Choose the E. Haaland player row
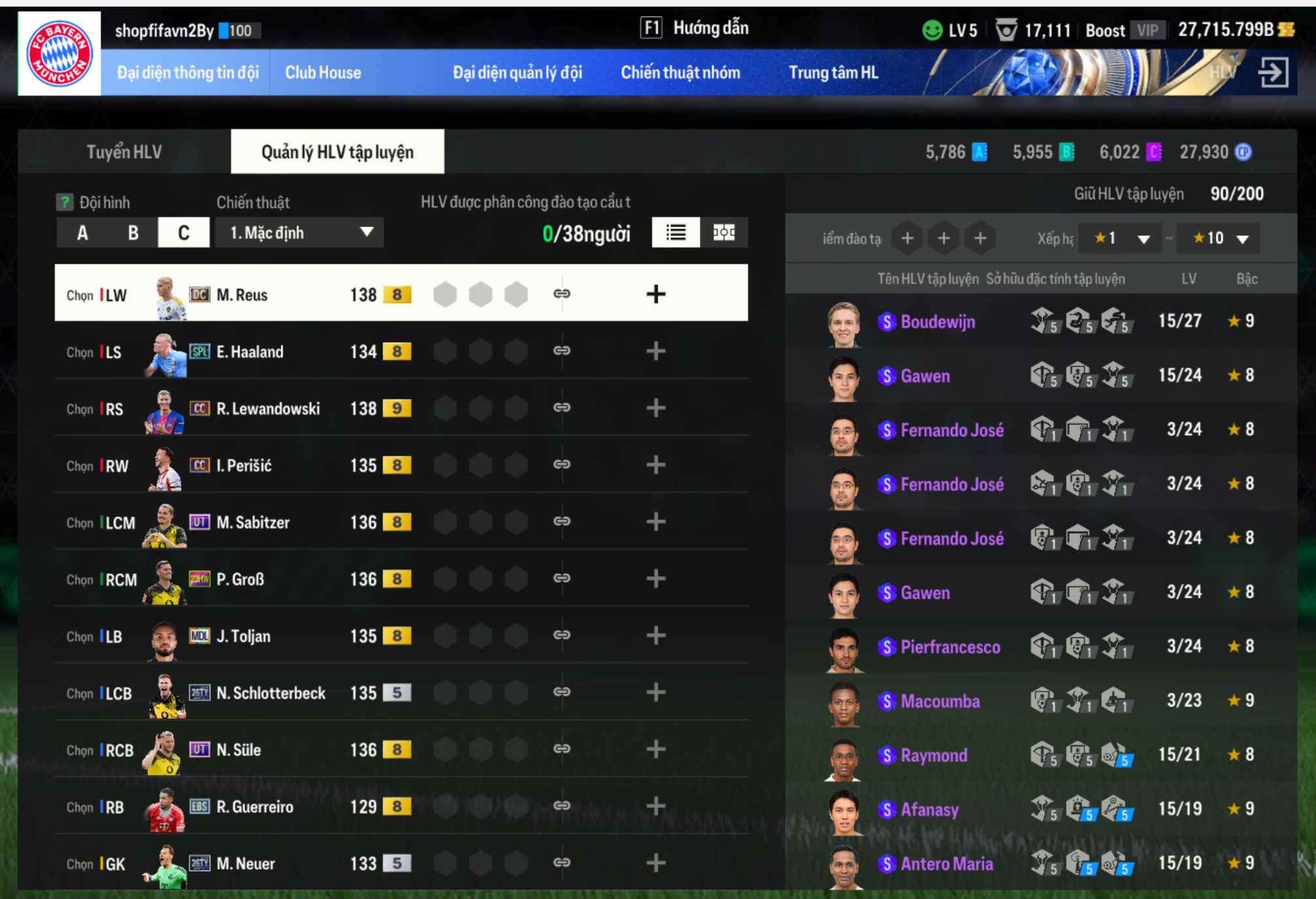 pyautogui.click(x=250, y=352)
